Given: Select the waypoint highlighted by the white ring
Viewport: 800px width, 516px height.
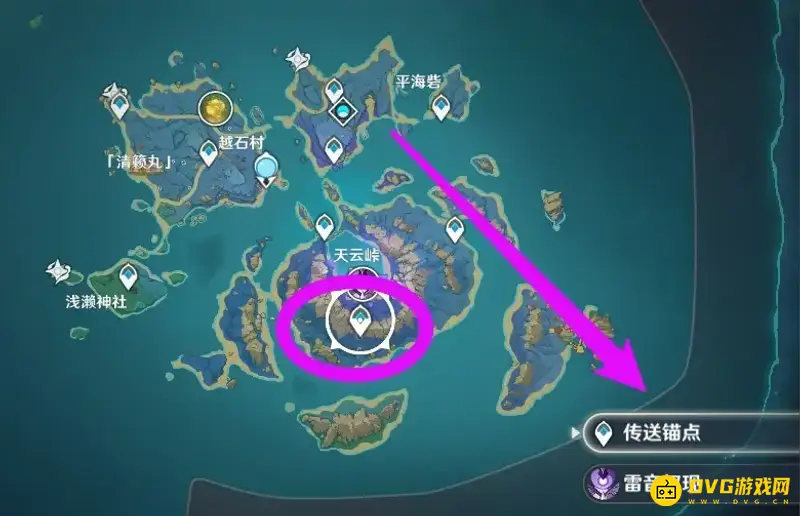Looking at the screenshot, I should pos(359,321).
